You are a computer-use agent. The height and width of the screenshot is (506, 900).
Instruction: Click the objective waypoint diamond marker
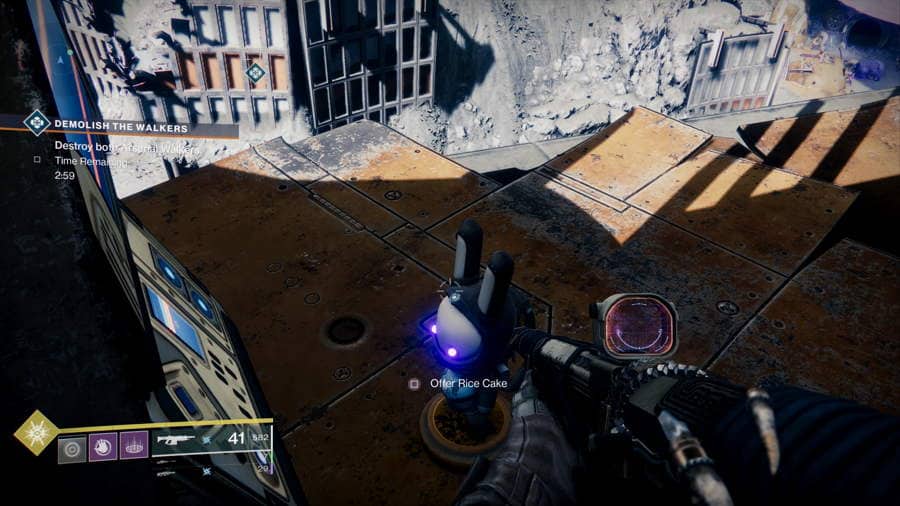pyautogui.click(x=256, y=72)
